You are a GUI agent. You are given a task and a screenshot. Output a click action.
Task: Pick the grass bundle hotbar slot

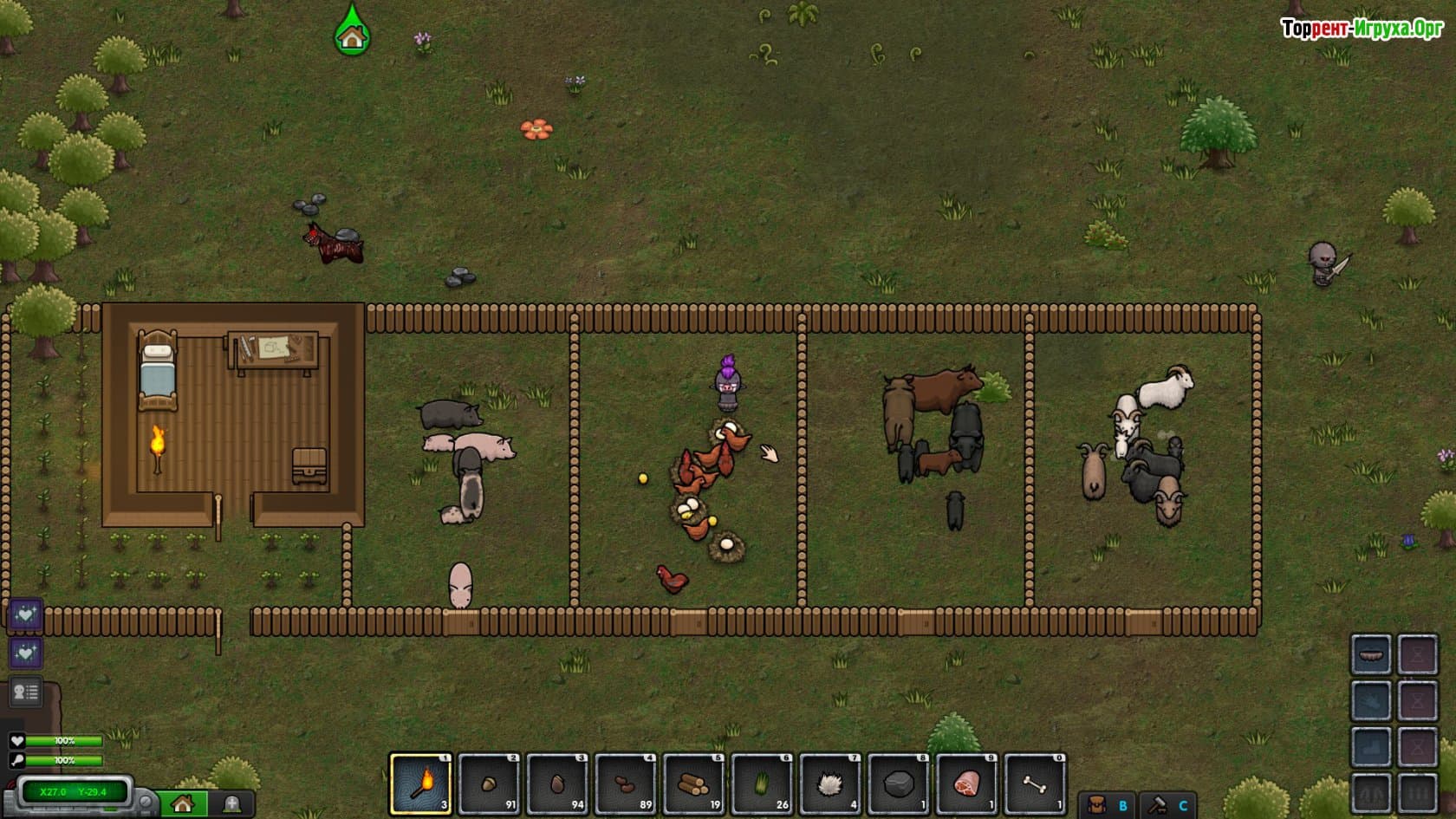click(x=763, y=784)
